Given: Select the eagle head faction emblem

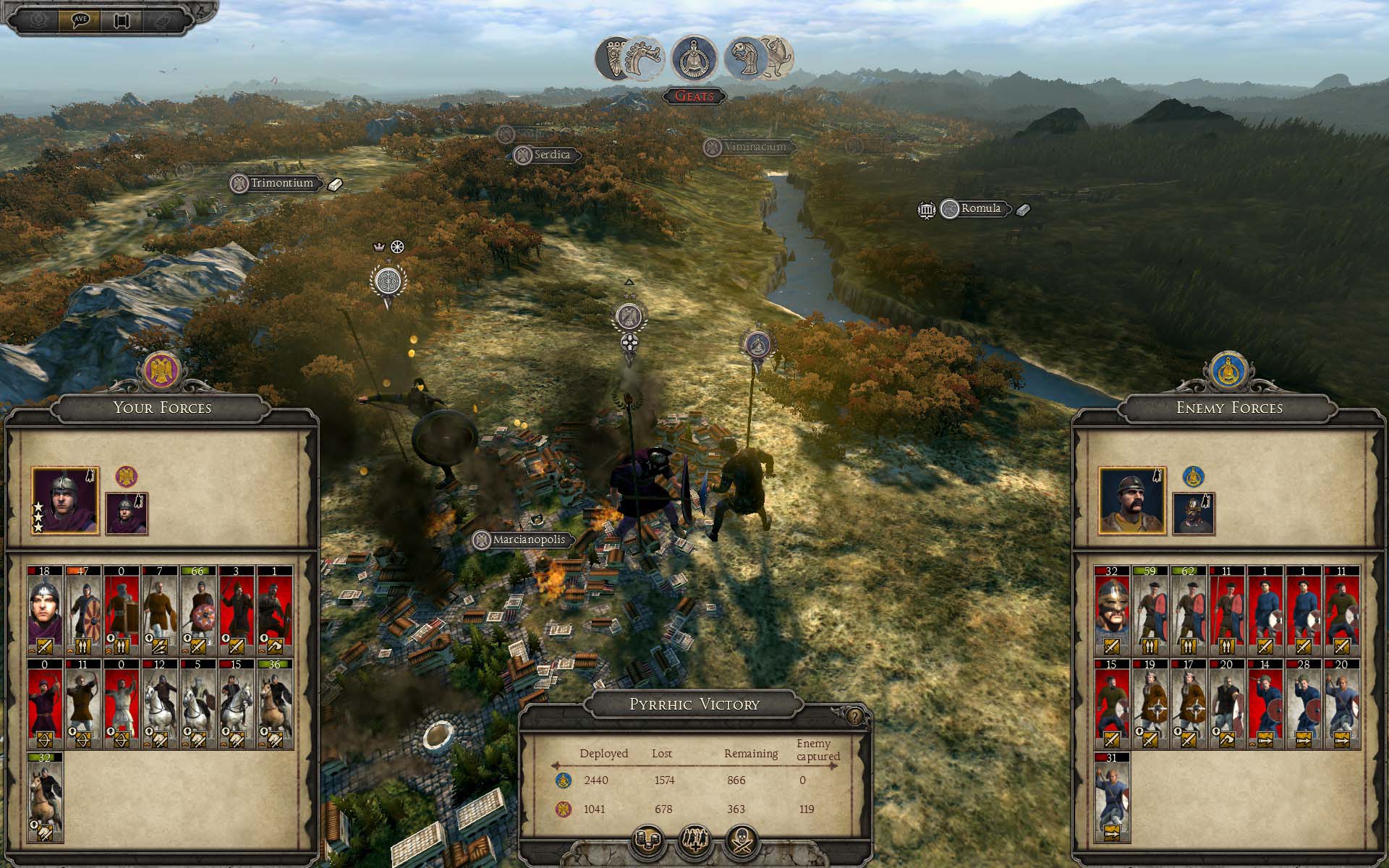Looking at the screenshot, I should point(745,58).
